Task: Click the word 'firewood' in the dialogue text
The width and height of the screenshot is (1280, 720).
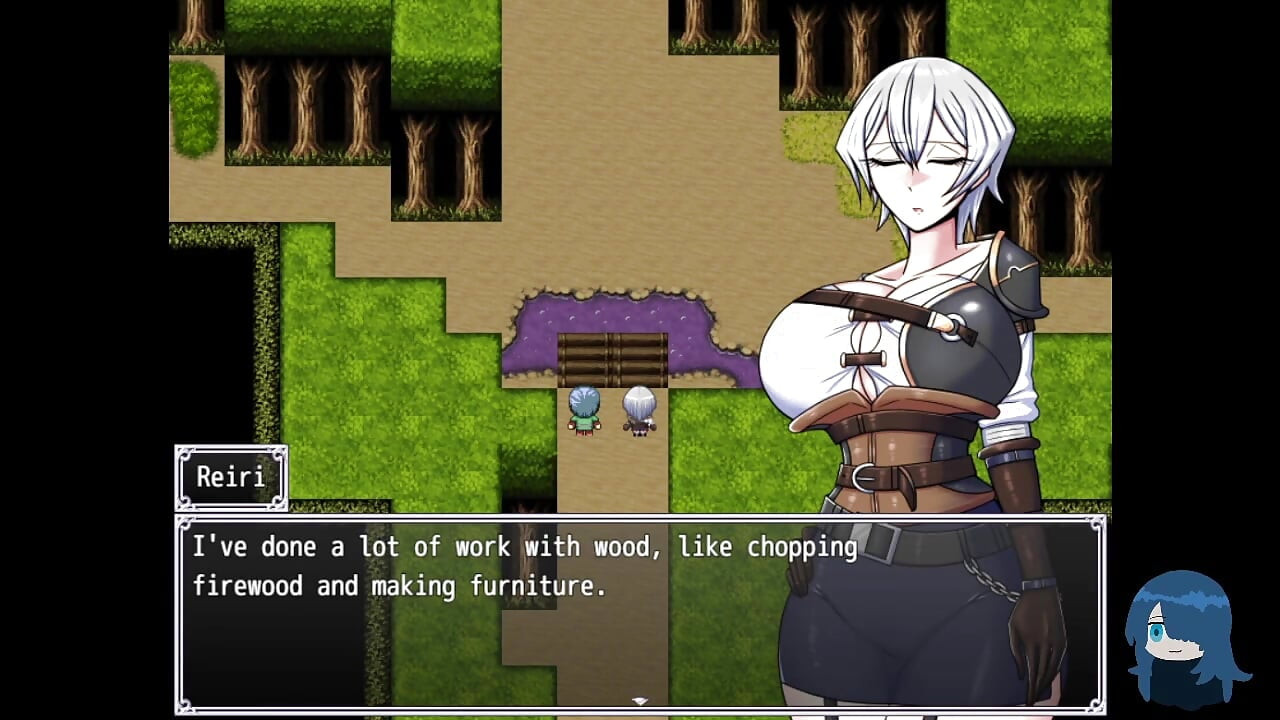Action: click(x=250, y=585)
